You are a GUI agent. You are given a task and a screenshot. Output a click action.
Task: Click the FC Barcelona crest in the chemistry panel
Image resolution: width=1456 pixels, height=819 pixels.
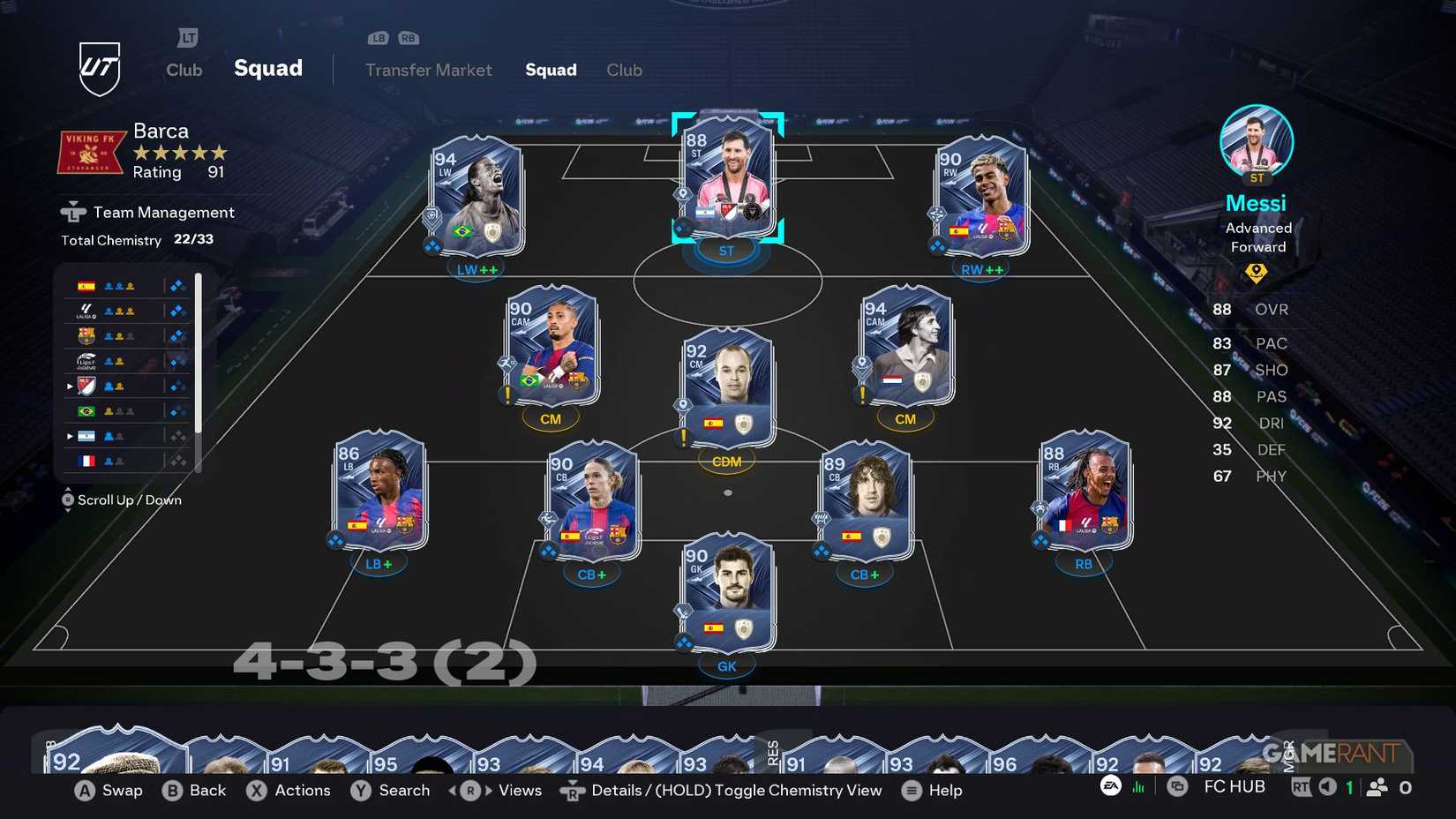point(85,334)
